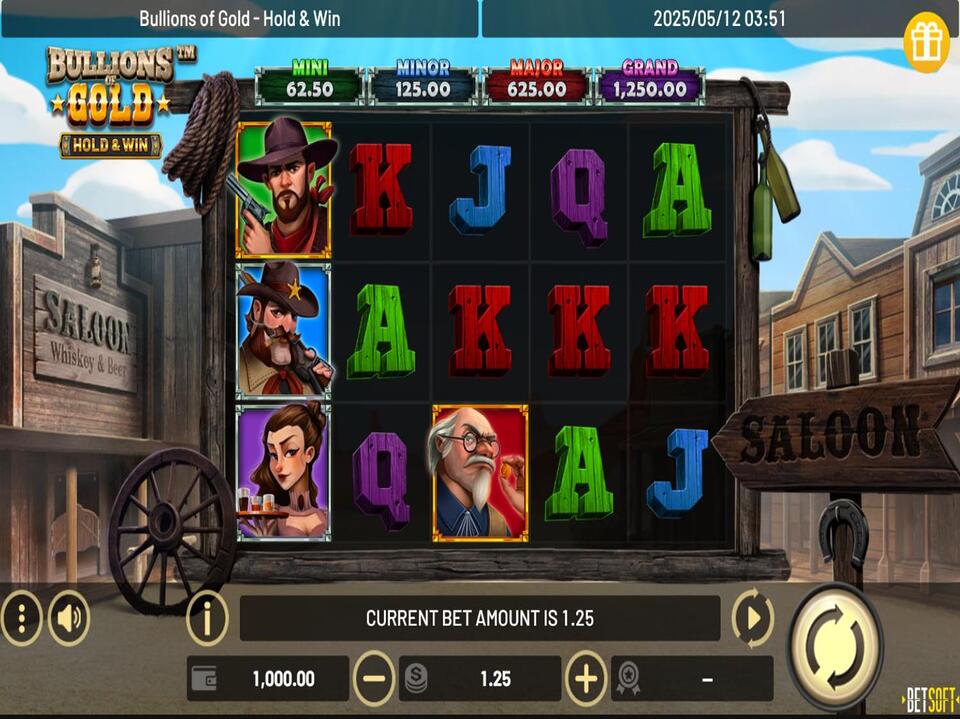Decrease the bet with the minus button
The width and height of the screenshot is (960, 719).
click(374, 679)
